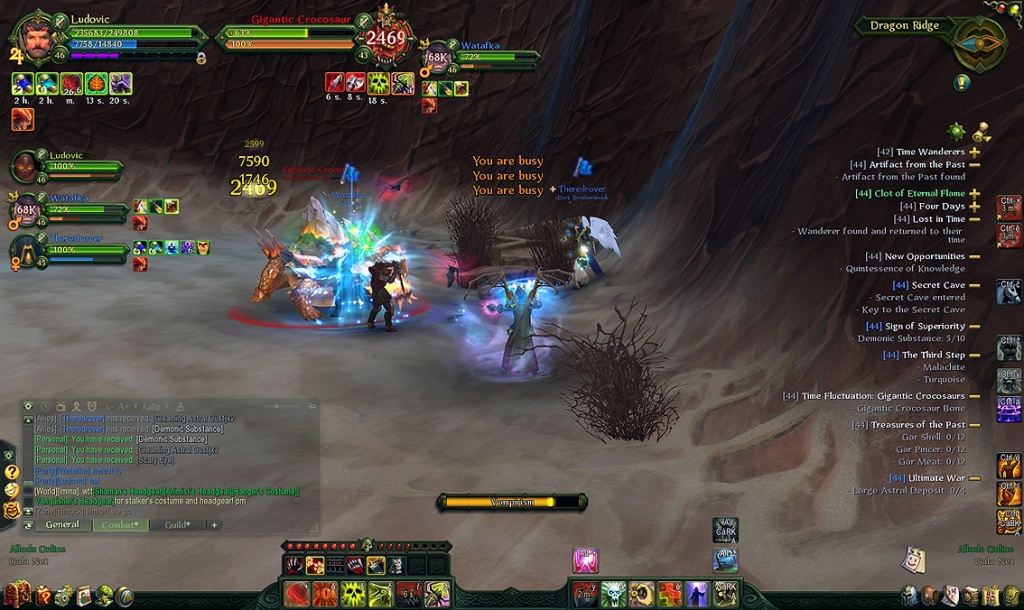The width and height of the screenshot is (1024, 610).
Task: Switch to the General chat tab
Action: pyautogui.click(x=62, y=524)
